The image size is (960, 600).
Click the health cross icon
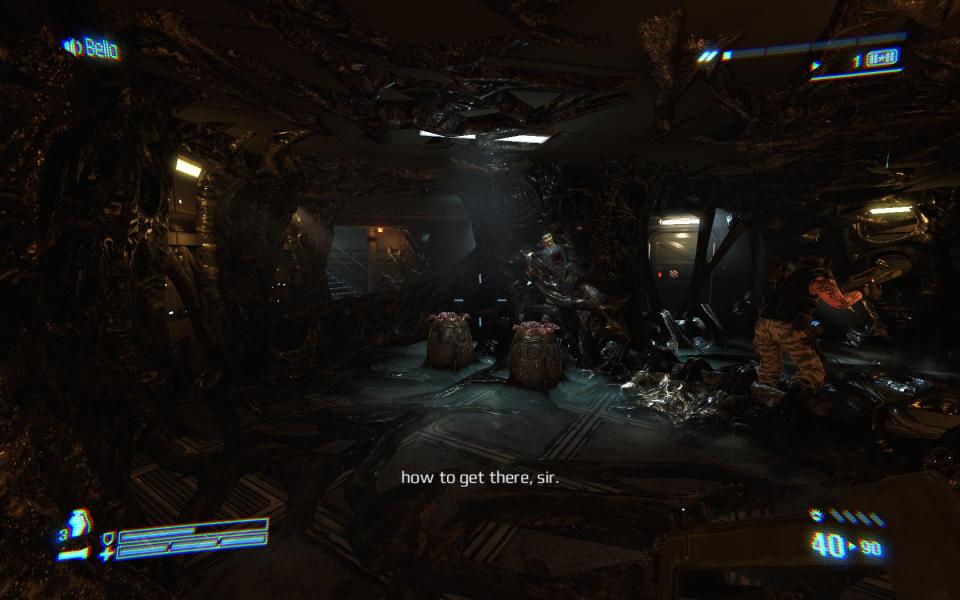click(x=105, y=554)
